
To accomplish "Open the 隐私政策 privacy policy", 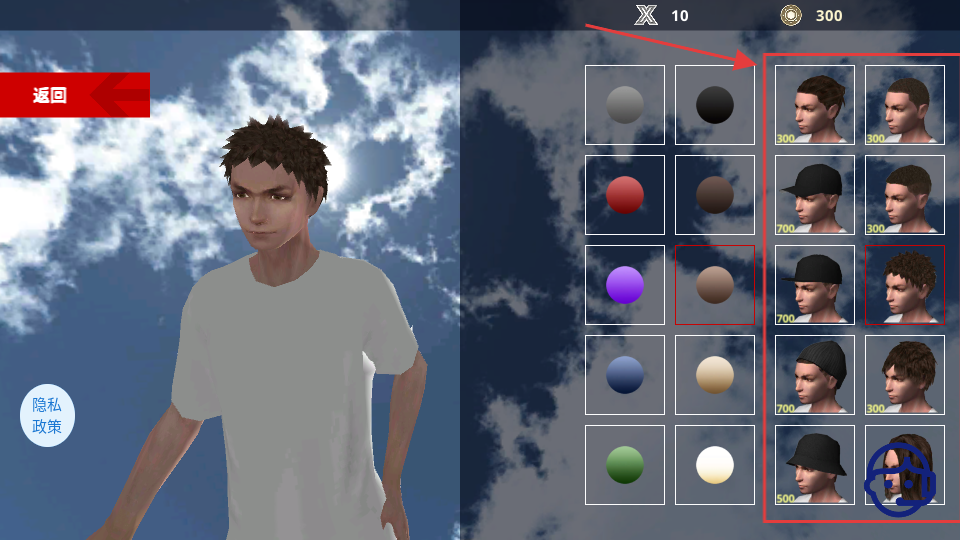I will tap(47, 416).
